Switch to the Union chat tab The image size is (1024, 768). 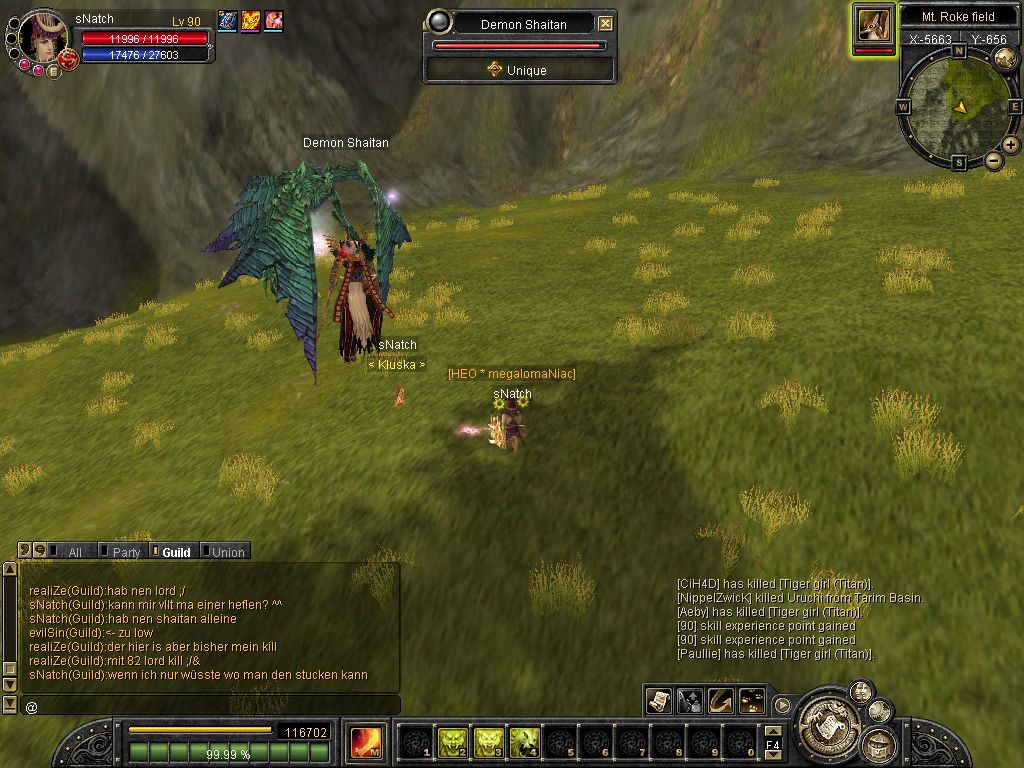pos(227,552)
